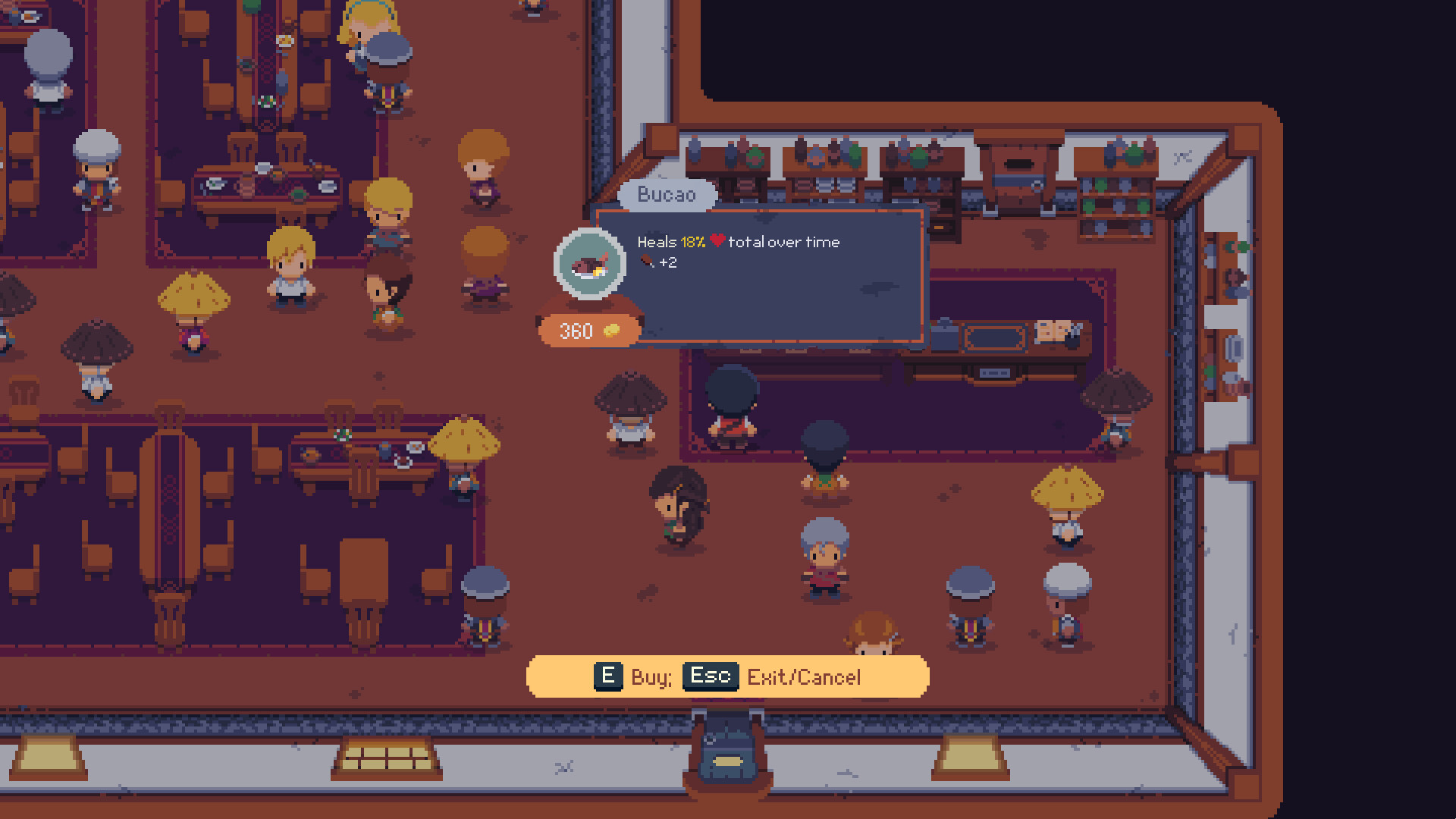Click the Esc keycap icon in the prompt bar
The image size is (1456, 819).
point(710,676)
